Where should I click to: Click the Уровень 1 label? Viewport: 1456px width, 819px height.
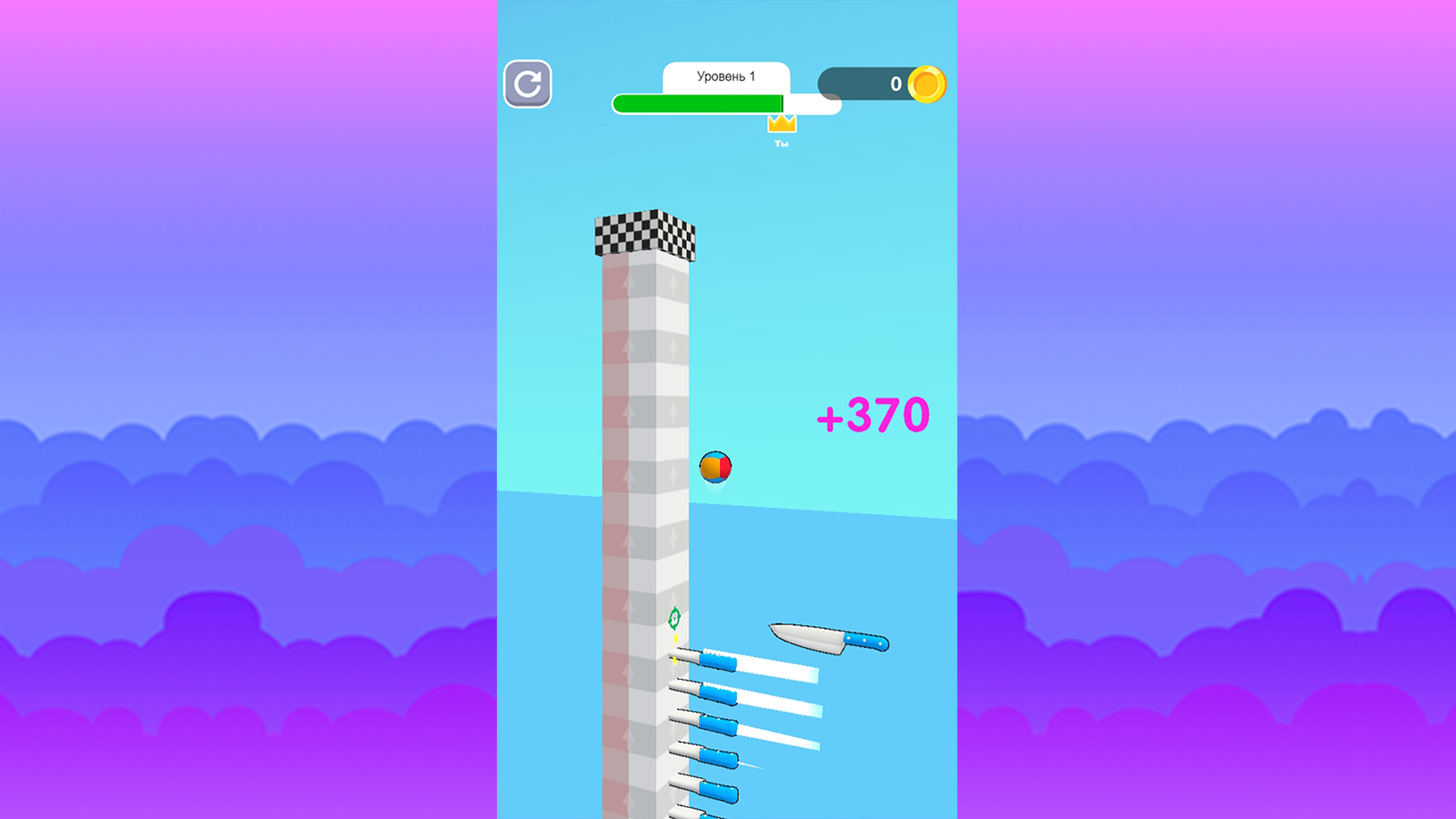[x=725, y=76]
